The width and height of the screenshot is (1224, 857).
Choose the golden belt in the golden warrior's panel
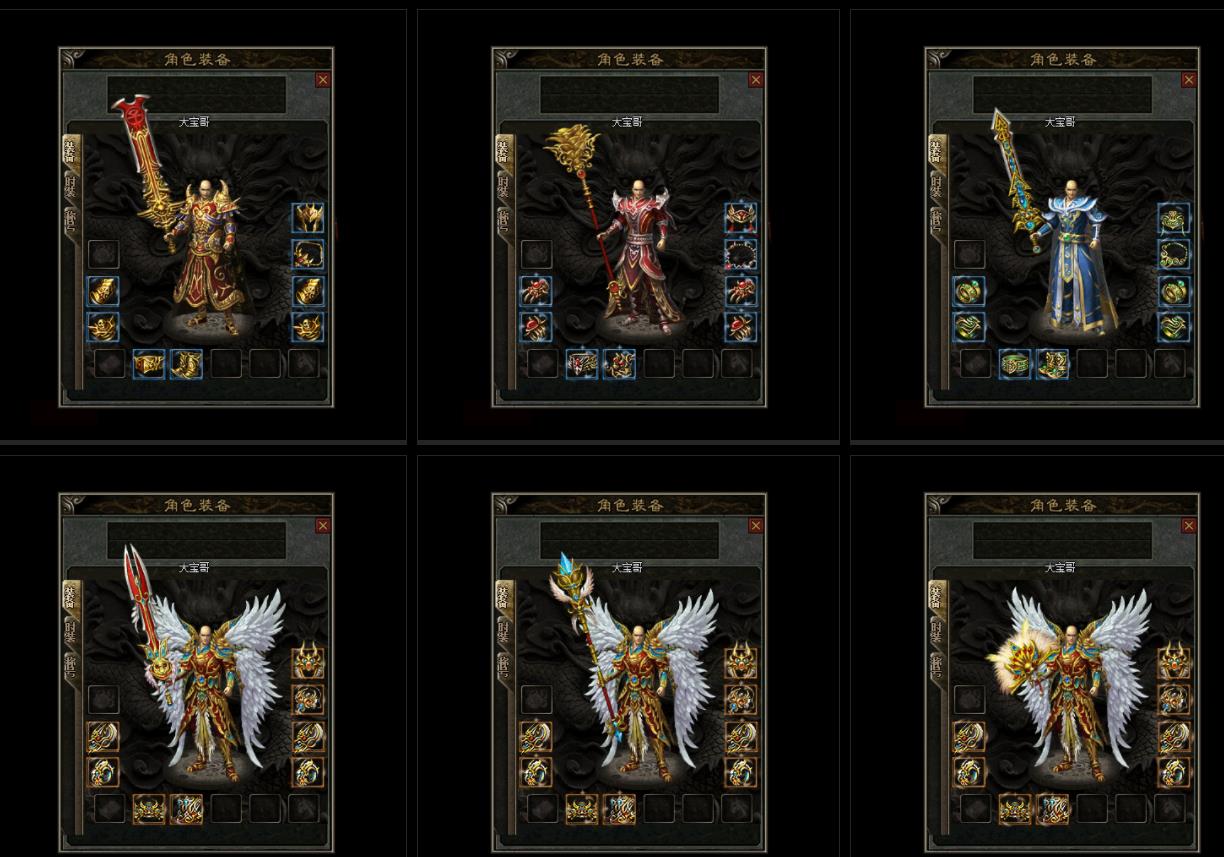pyautogui.click(x=149, y=363)
